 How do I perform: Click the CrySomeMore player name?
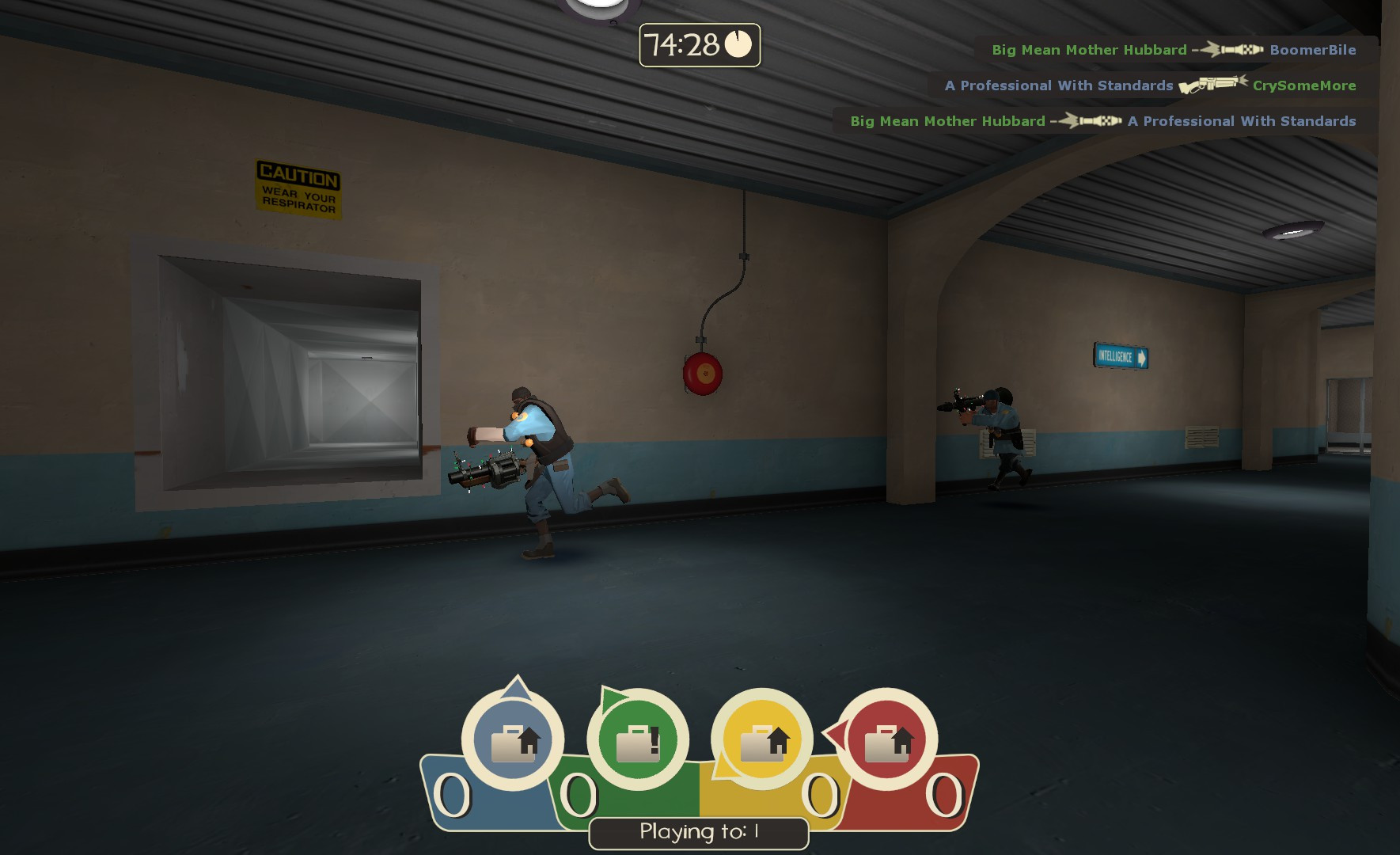point(1306,85)
